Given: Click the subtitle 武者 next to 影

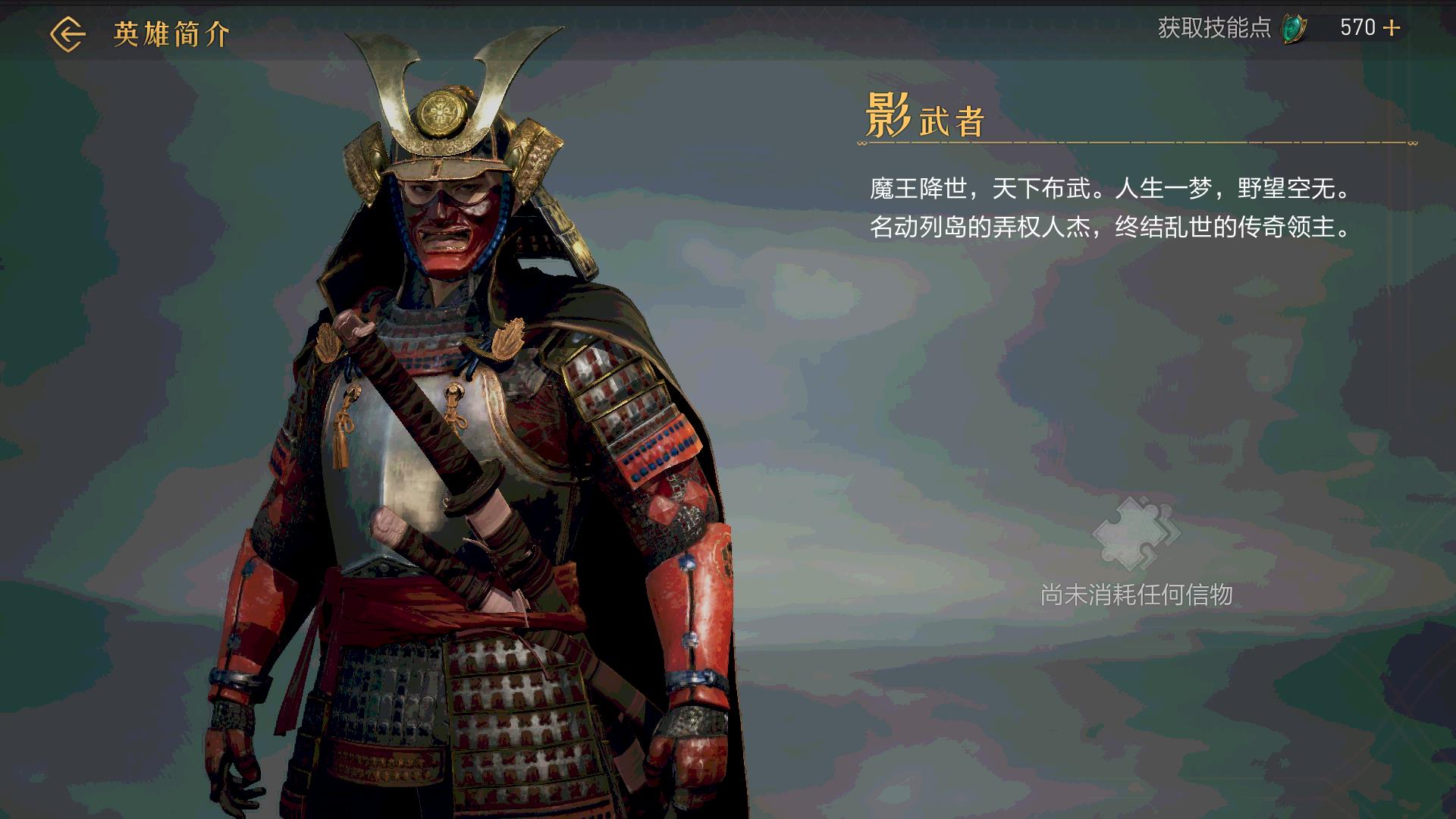Looking at the screenshot, I should [949, 121].
